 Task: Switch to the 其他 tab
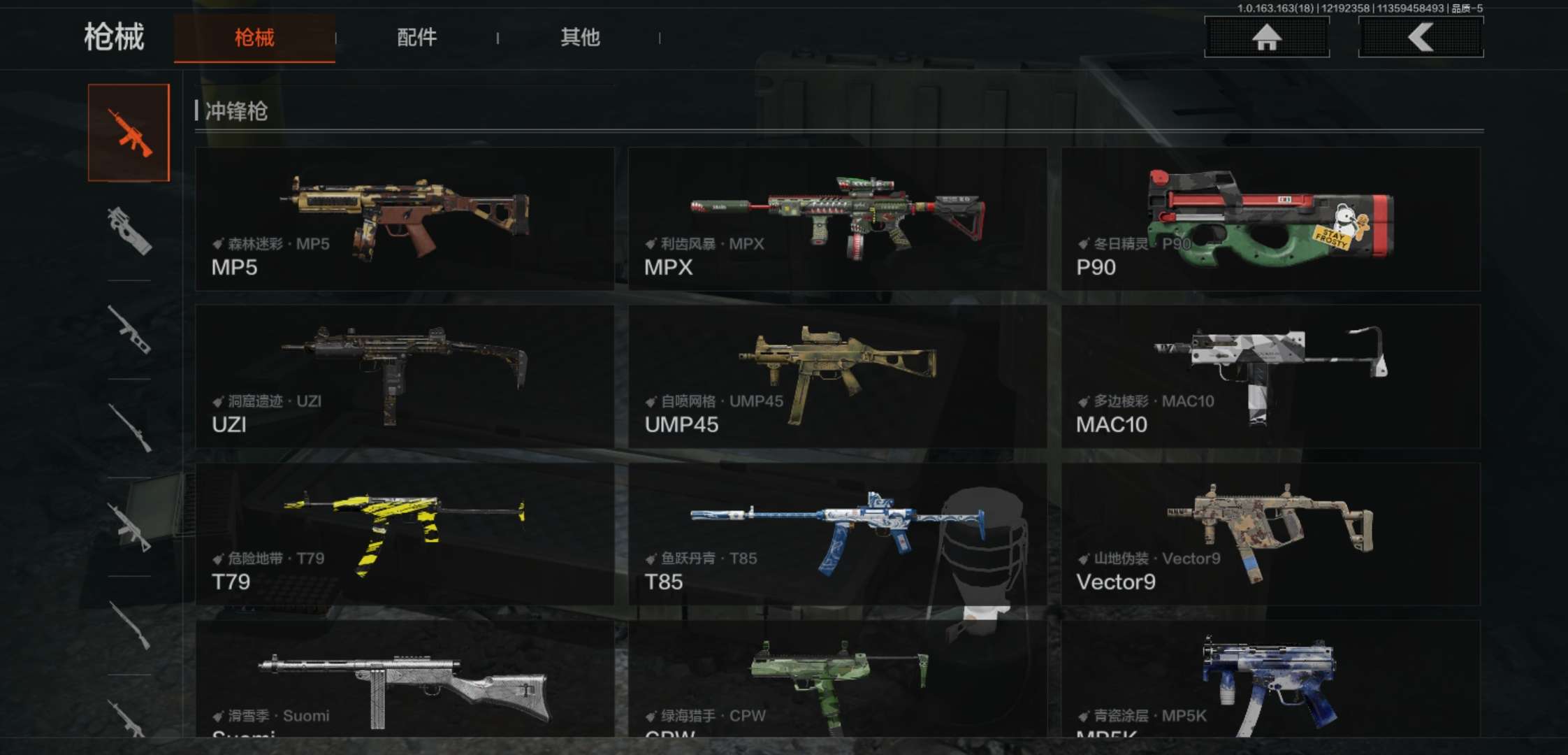coord(580,38)
